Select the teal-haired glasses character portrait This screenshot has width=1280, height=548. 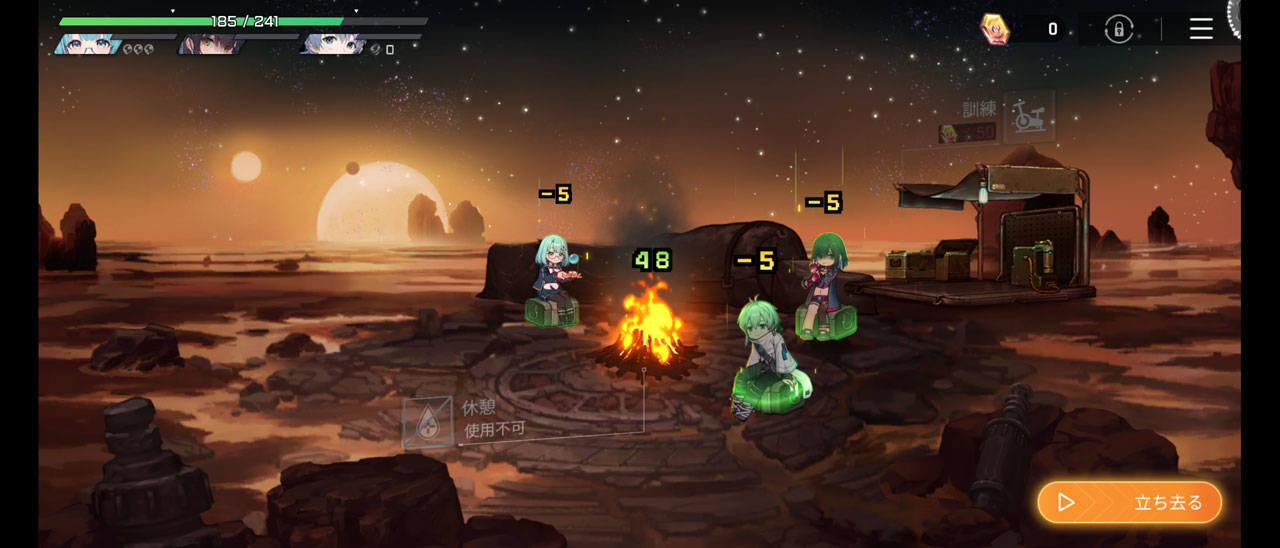[x=87, y=45]
